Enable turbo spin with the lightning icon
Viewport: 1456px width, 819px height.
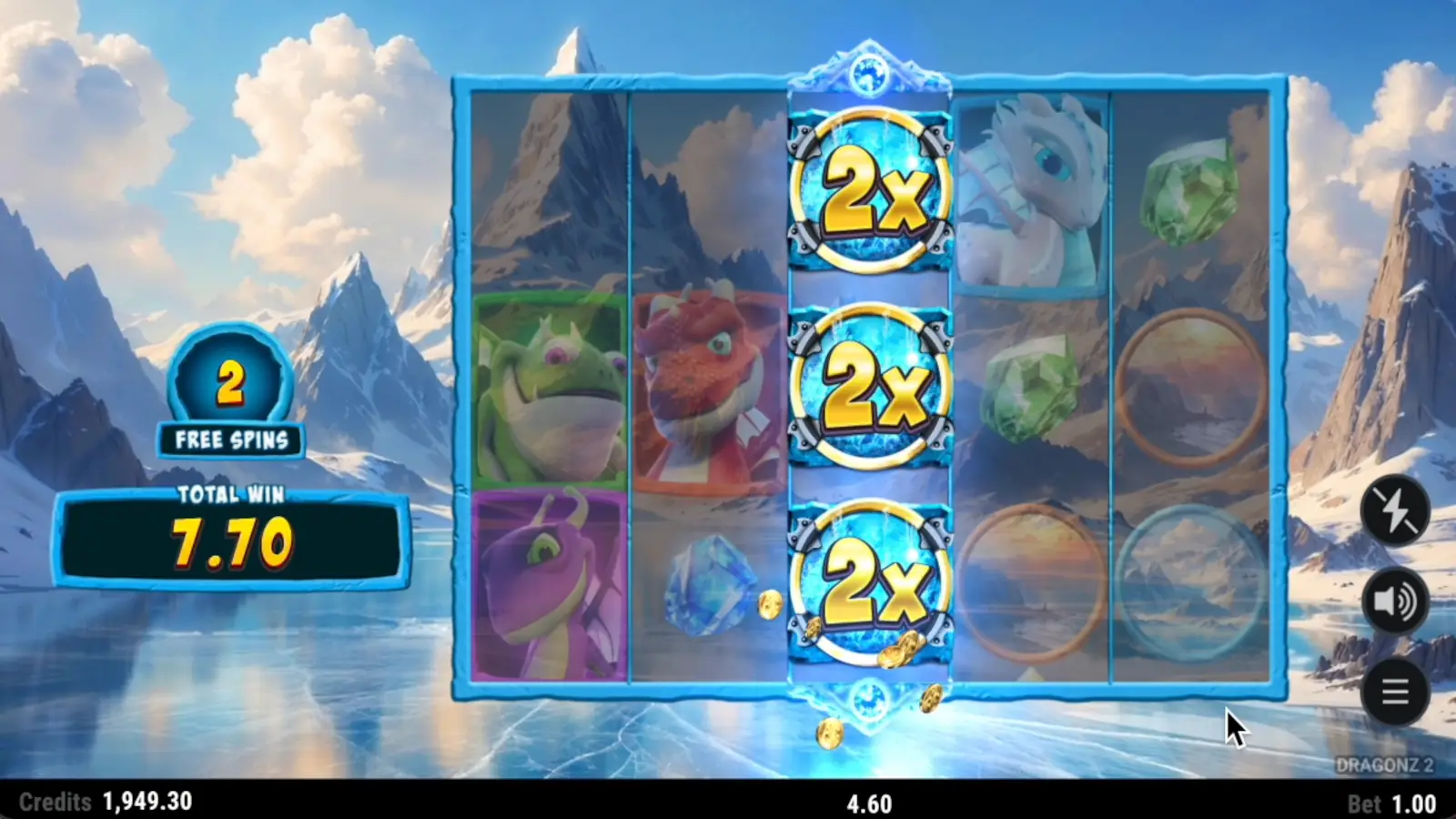pyautogui.click(x=1395, y=511)
